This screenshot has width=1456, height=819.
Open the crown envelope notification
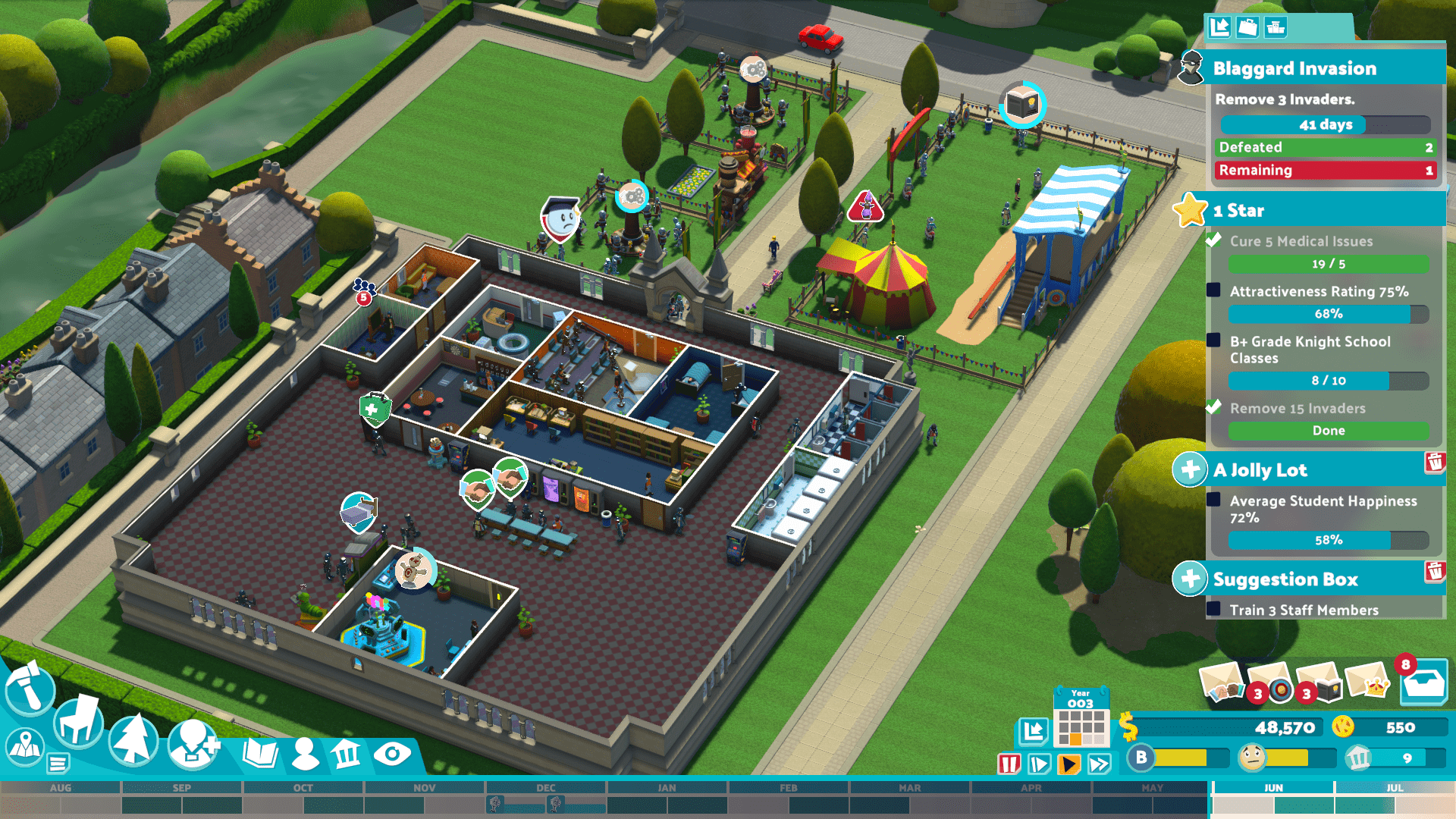pos(1367,681)
